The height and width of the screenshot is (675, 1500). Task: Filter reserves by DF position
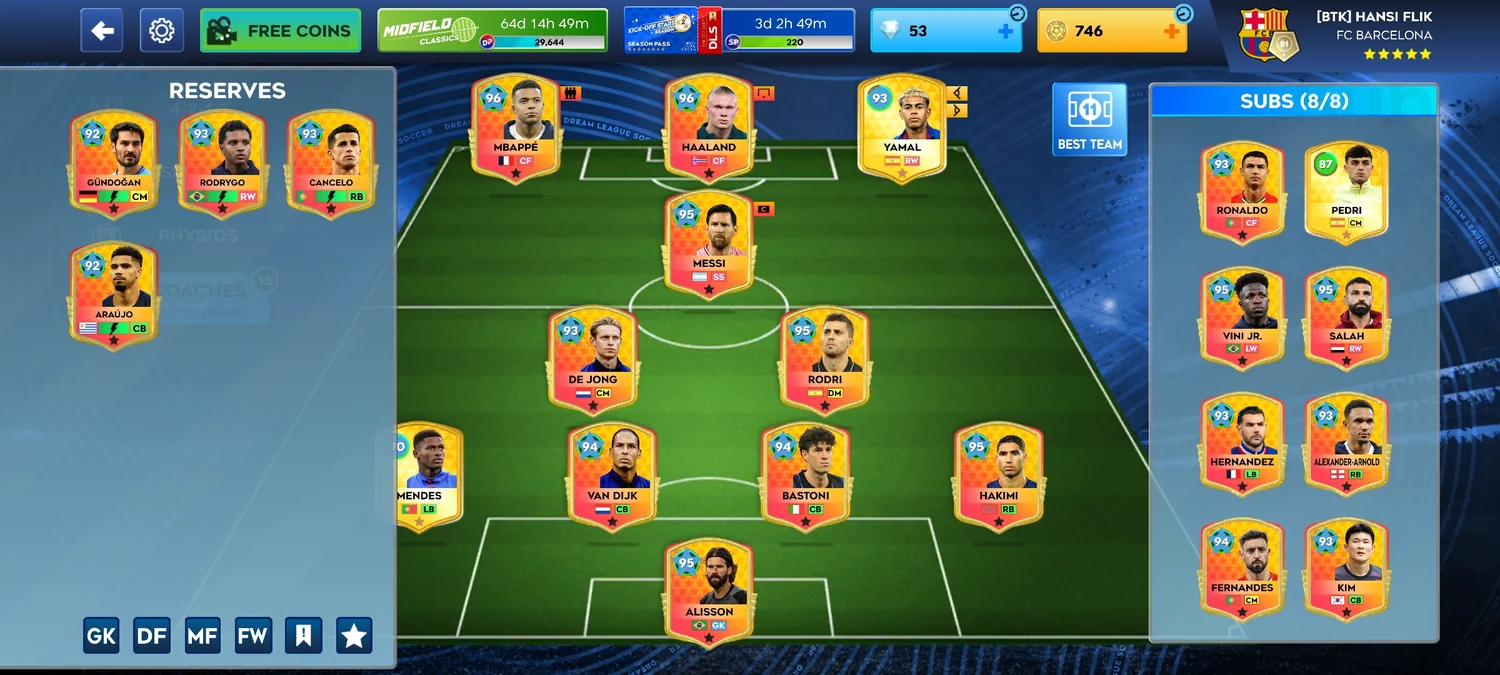152,635
